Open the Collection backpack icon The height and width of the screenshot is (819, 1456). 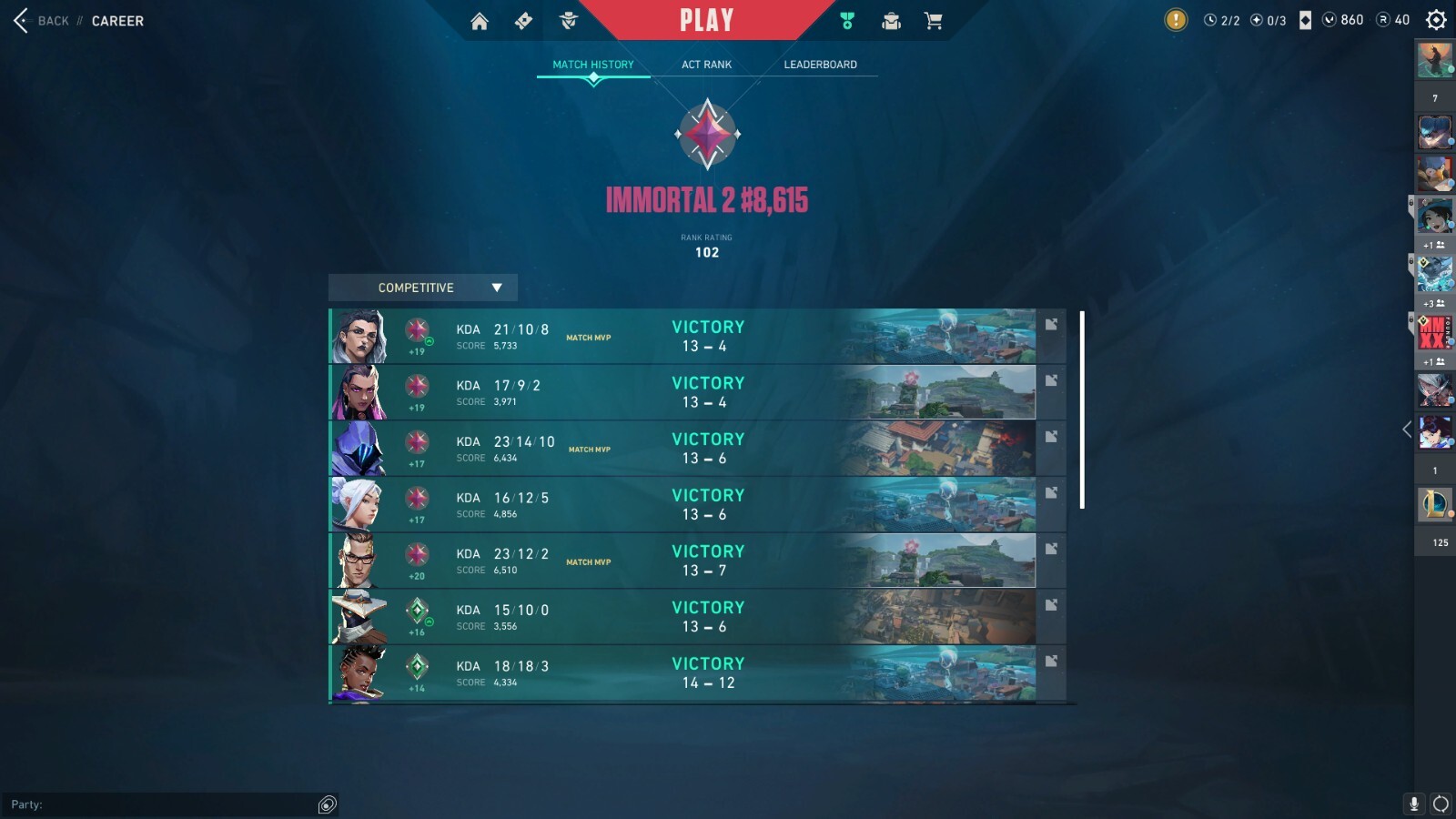889,20
